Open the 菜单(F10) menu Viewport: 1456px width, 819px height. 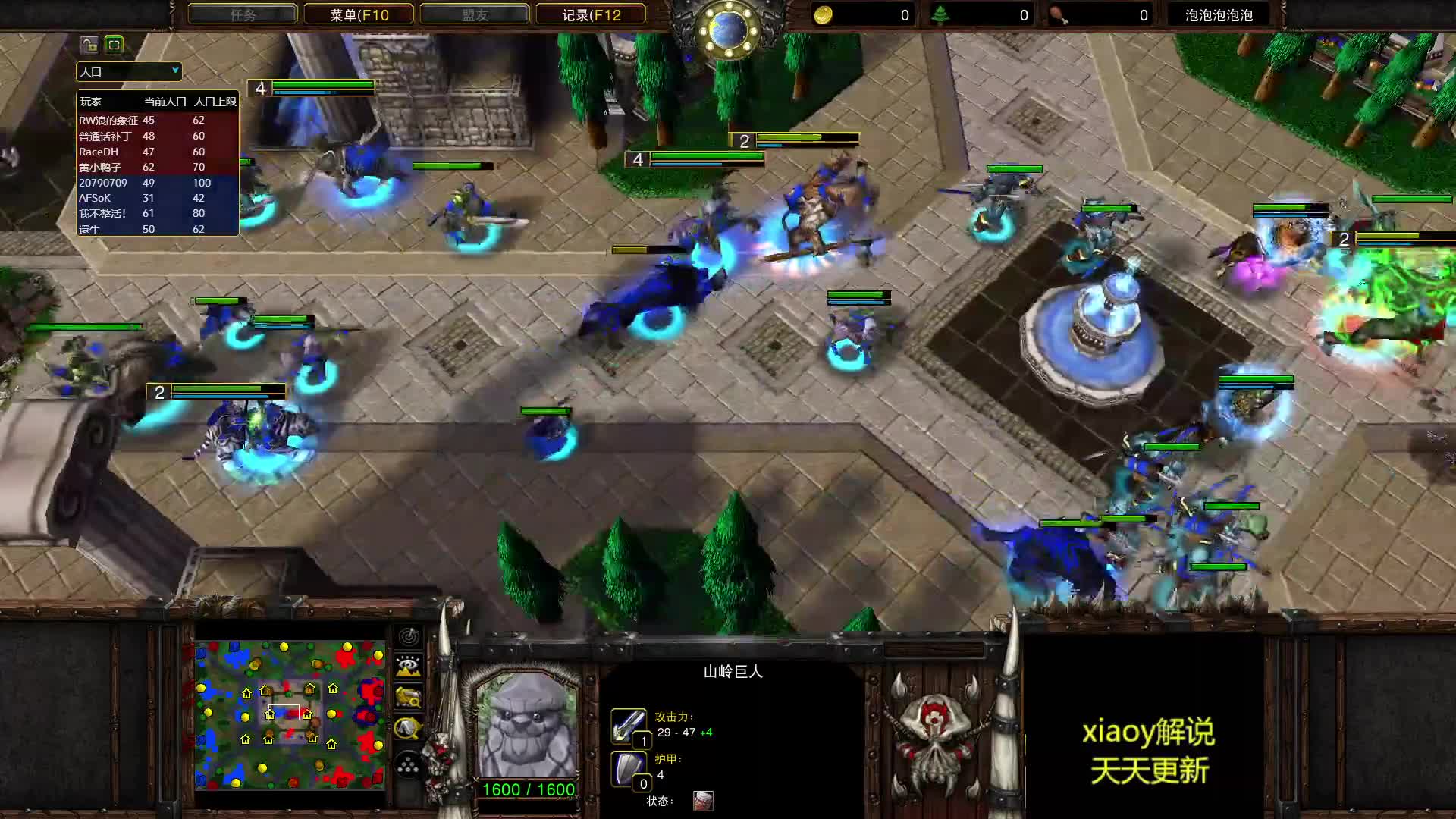pos(358,14)
